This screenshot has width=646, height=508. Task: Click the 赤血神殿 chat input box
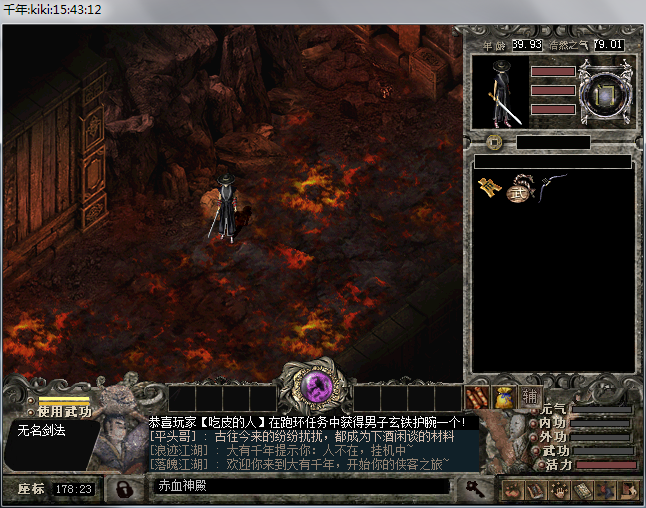pyautogui.click(x=300, y=486)
